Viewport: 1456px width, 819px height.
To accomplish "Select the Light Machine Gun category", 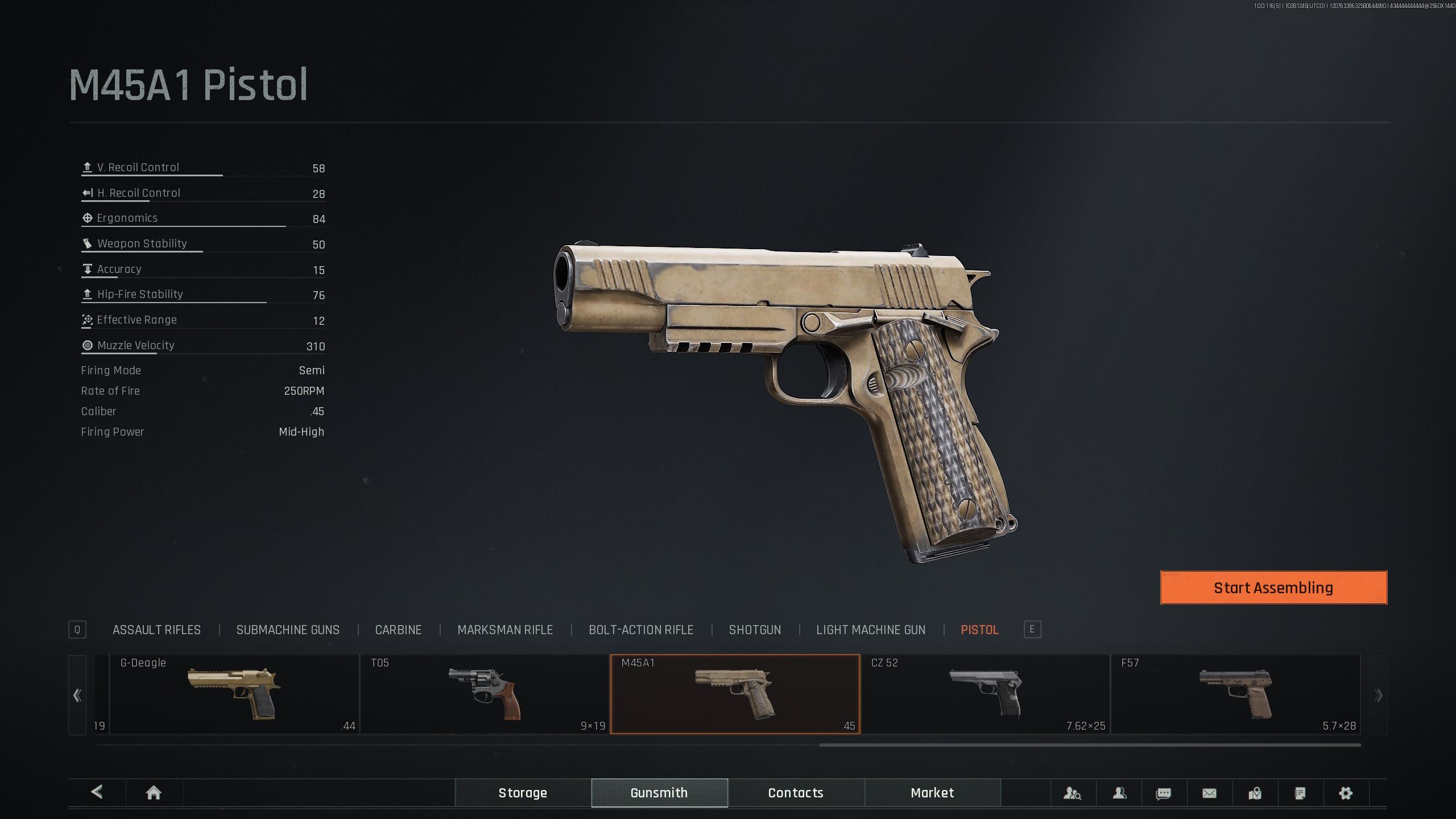I will tap(871, 630).
